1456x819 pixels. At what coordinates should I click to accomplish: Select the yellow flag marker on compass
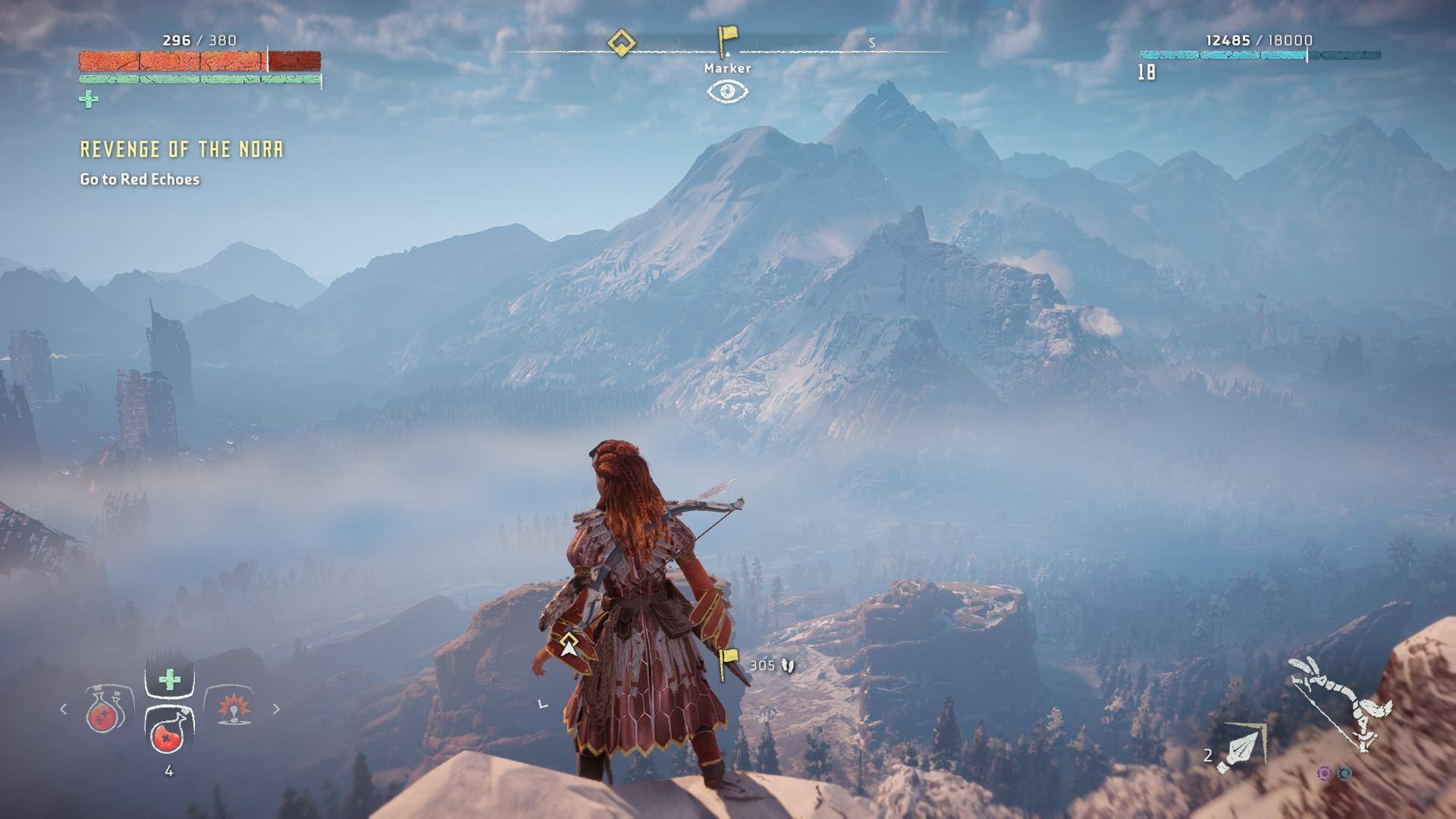(x=727, y=40)
